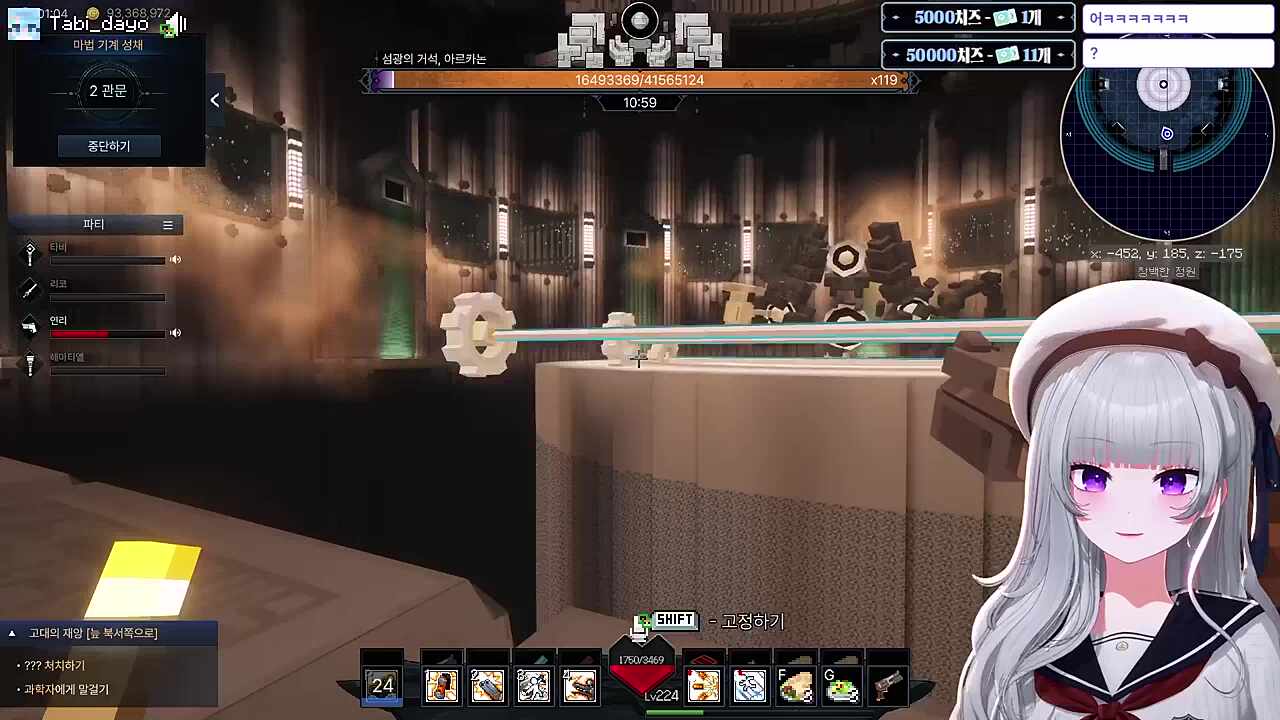Toggle the speaker icon beside 티비
This screenshot has height=720, width=1280.
pyautogui.click(x=175, y=260)
